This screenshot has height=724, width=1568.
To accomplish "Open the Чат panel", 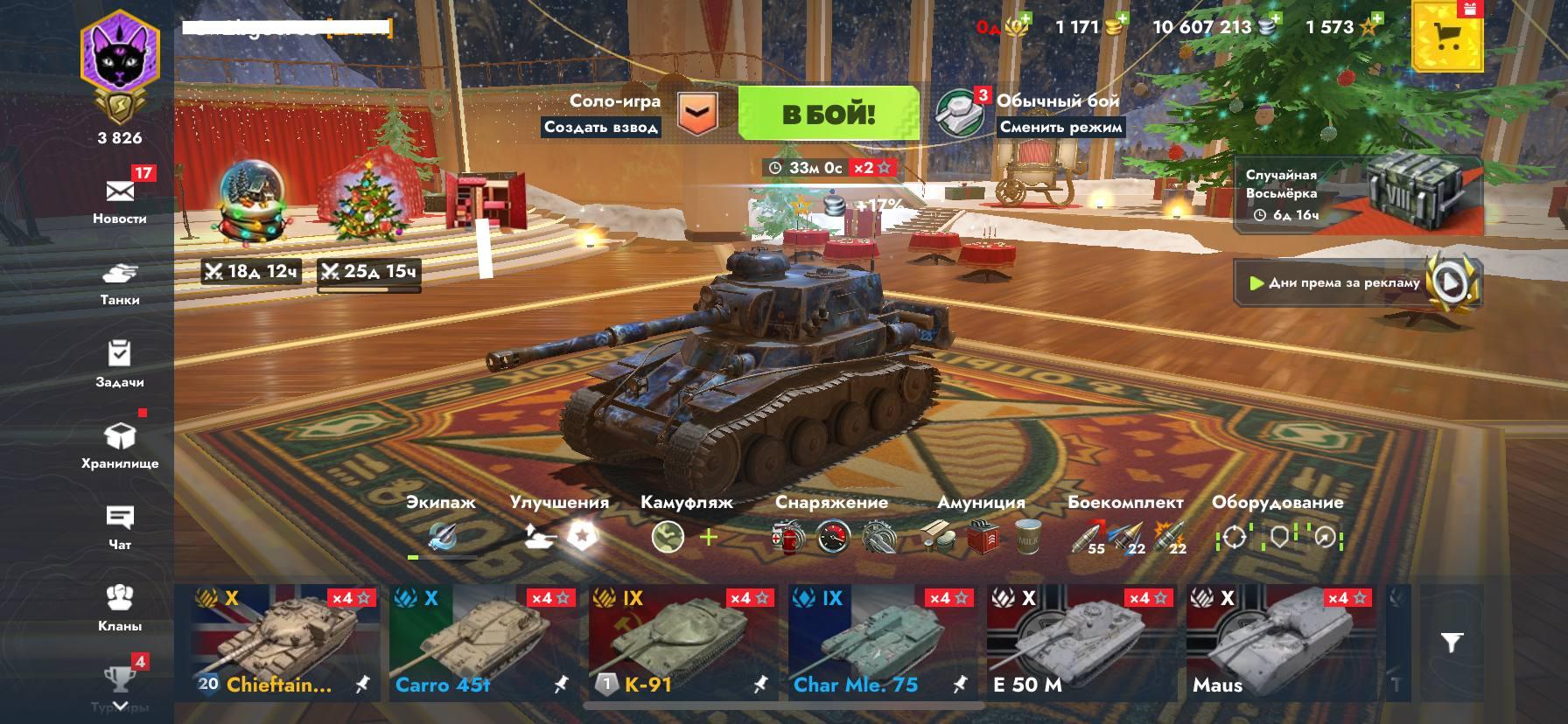I will 120,527.
